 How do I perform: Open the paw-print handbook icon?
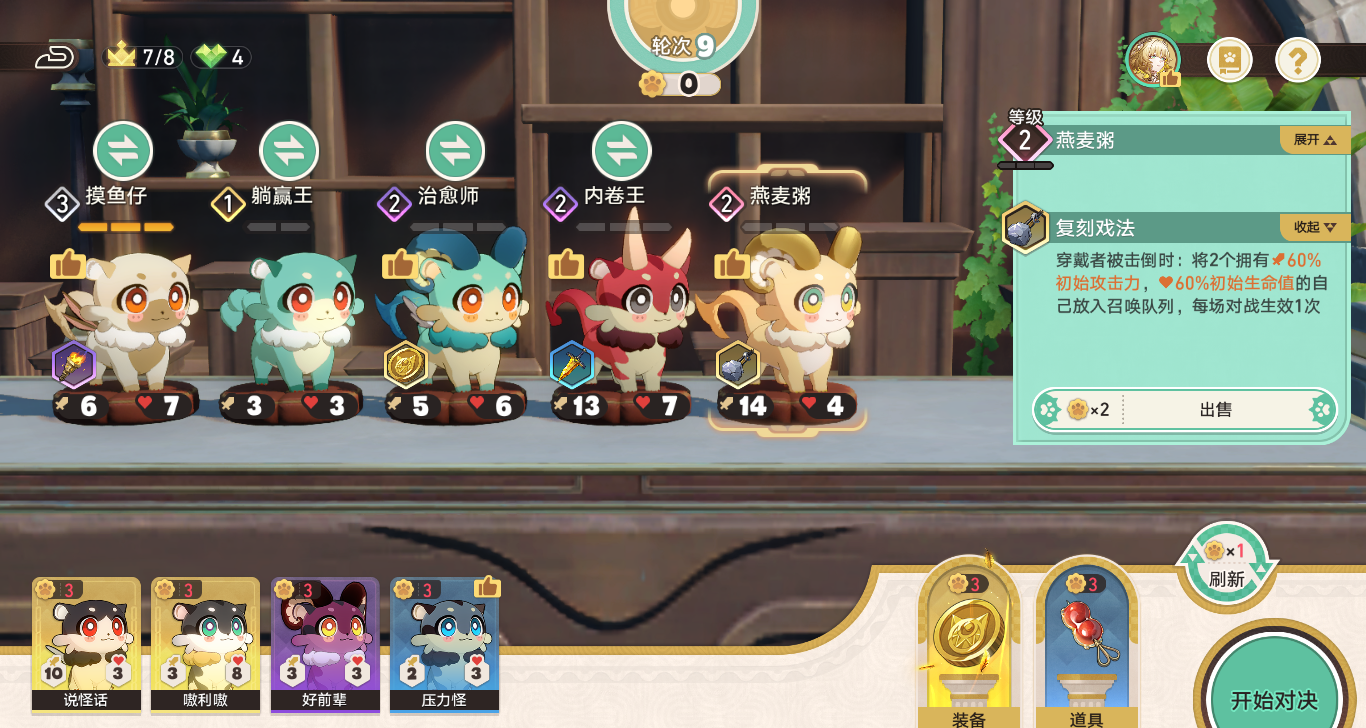click(x=1229, y=62)
